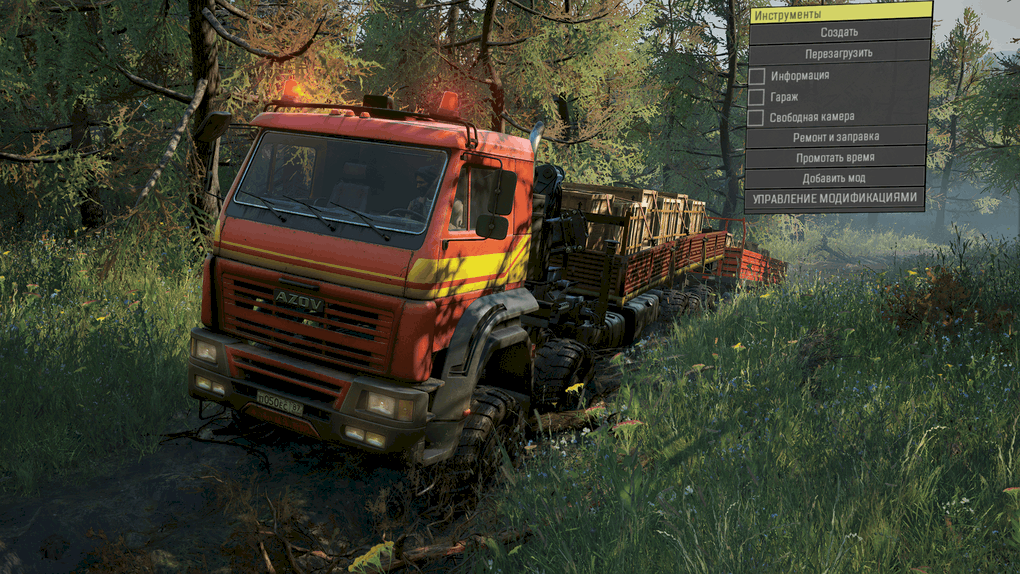Tick the Свободная камера checkbox
Viewport: 1020px width, 574px height.
pos(757,118)
